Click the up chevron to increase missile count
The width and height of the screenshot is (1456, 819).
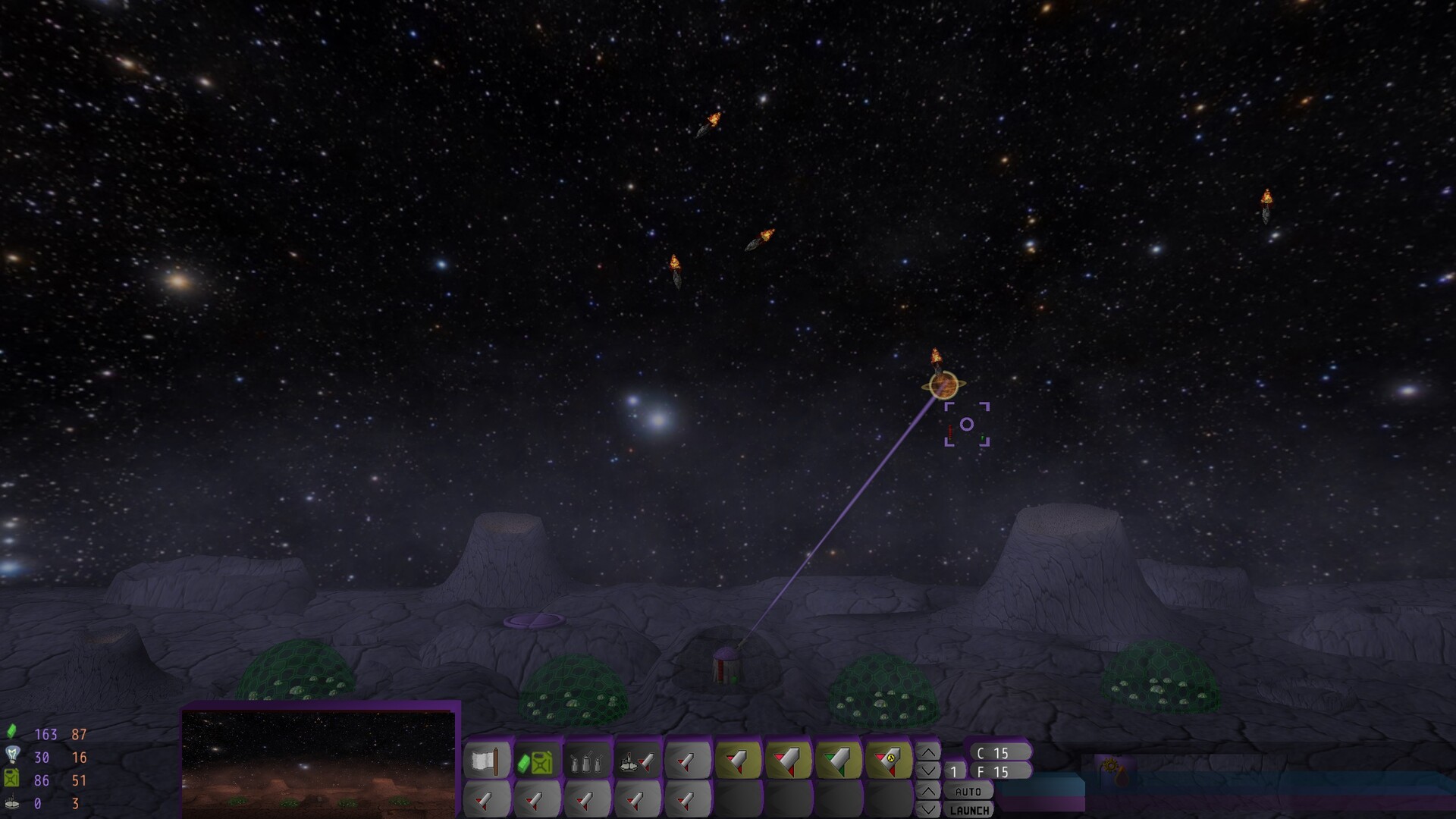927,751
